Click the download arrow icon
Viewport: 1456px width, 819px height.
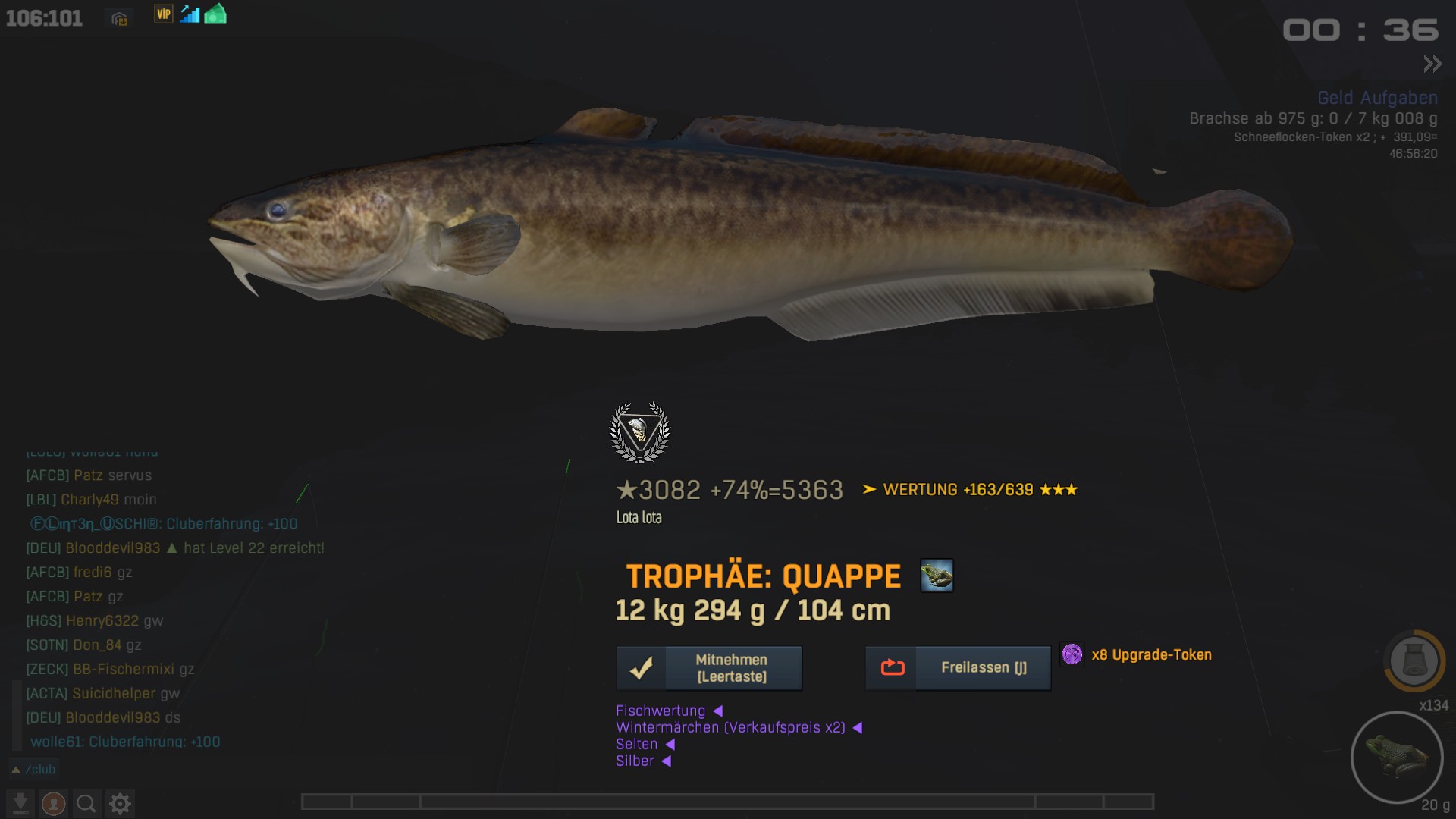click(x=20, y=803)
